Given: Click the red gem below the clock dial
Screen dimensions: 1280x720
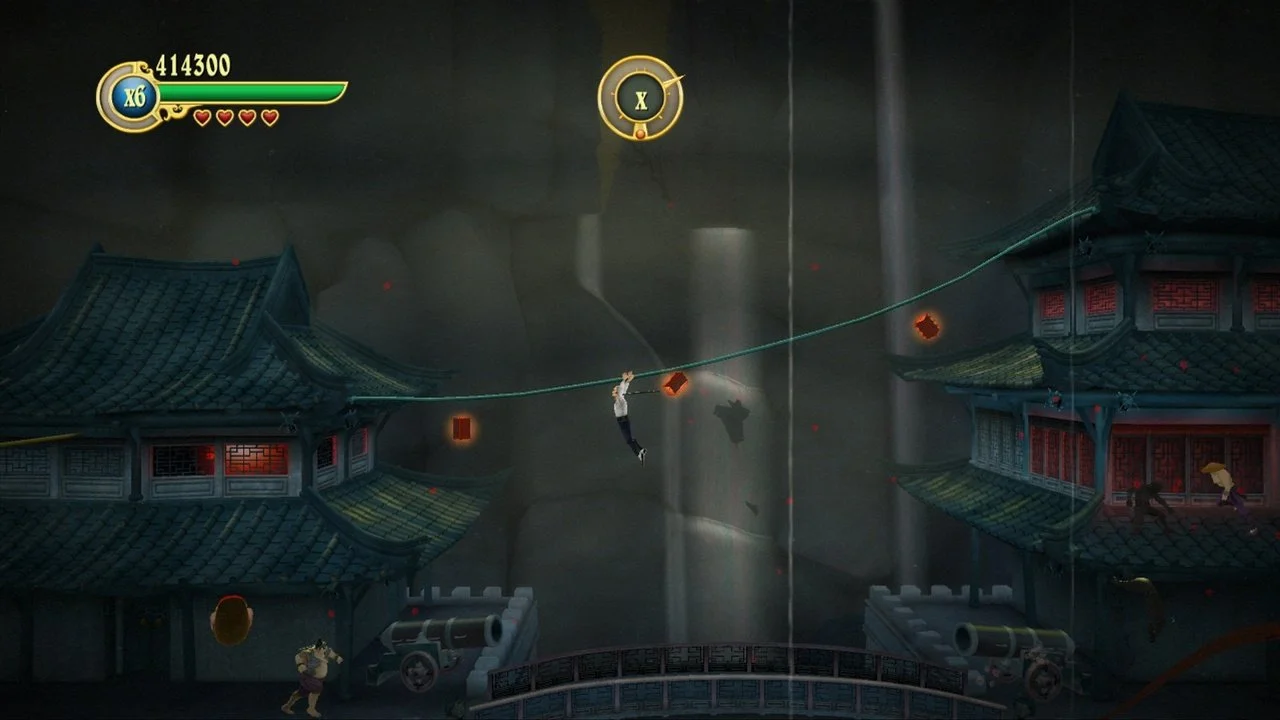Looking at the screenshot, I should (640, 133).
